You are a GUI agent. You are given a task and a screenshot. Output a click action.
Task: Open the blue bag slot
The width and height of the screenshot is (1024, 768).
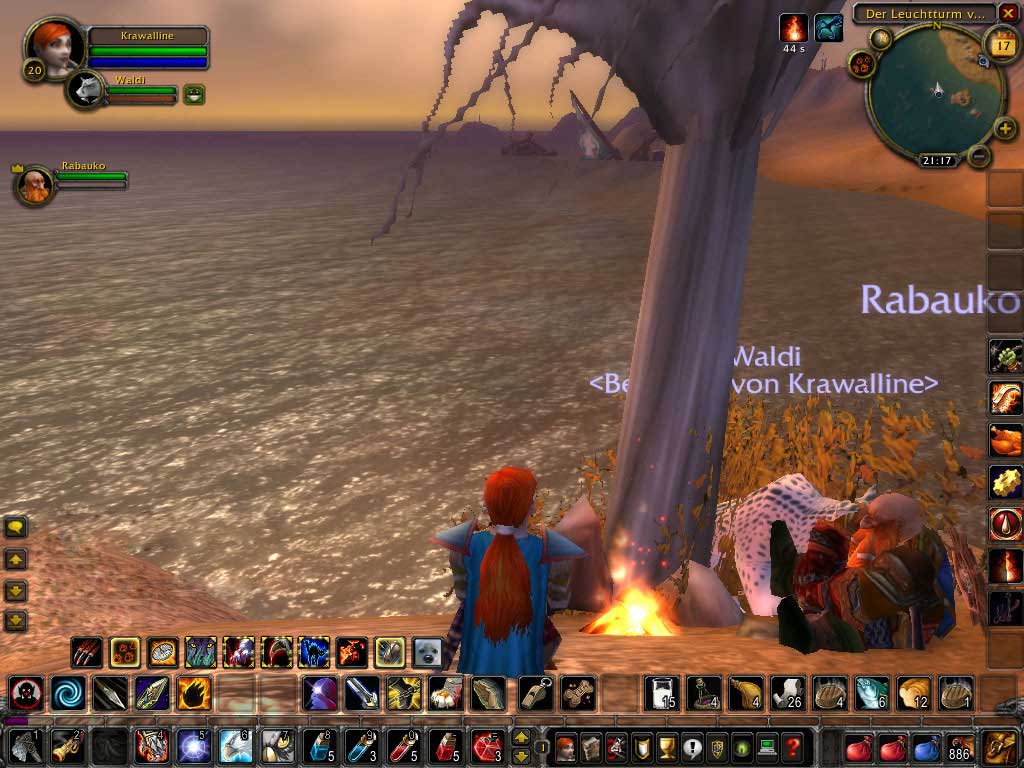click(x=926, y=747)
